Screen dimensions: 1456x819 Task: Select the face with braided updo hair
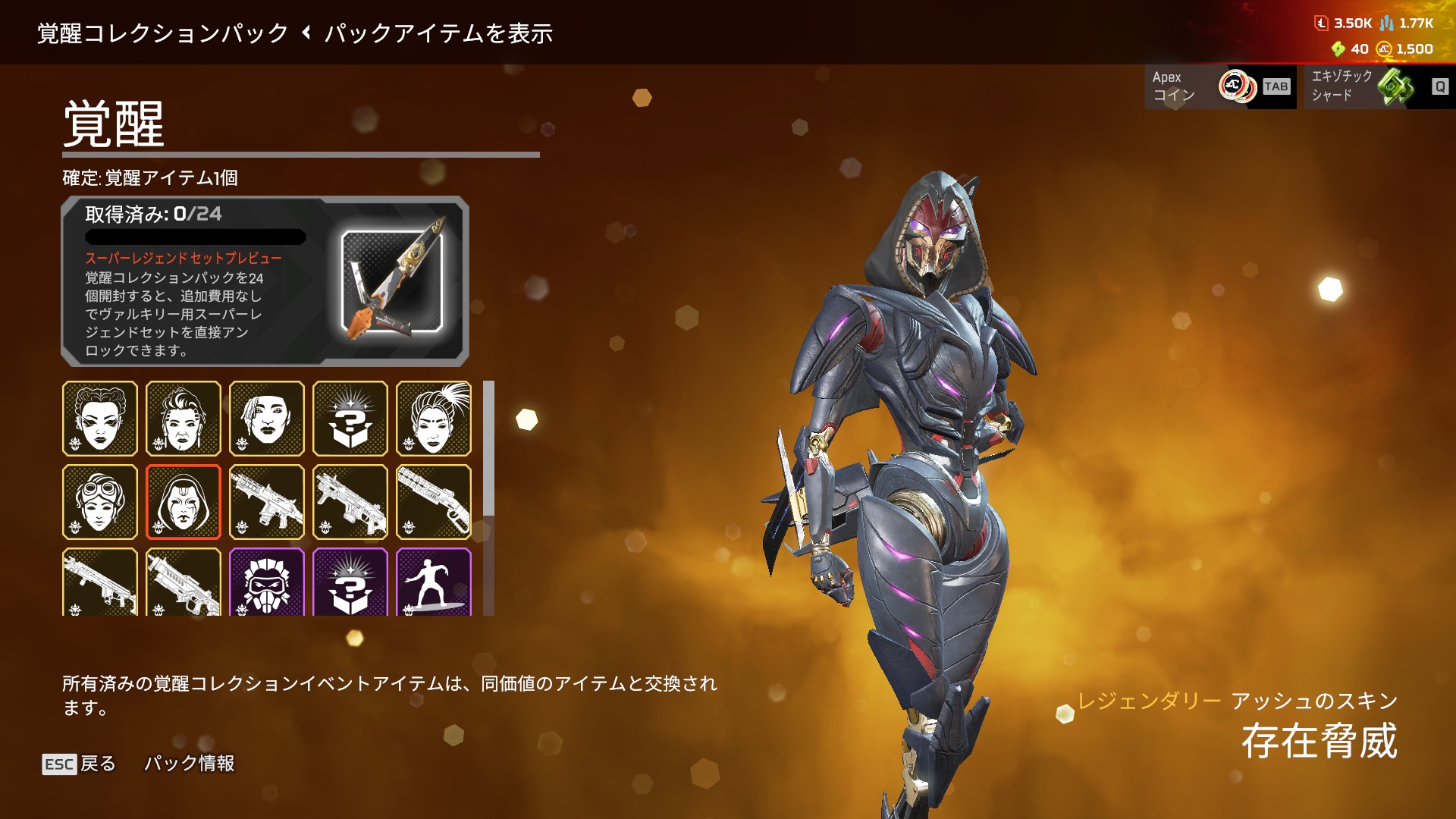(x=100, y=419)
